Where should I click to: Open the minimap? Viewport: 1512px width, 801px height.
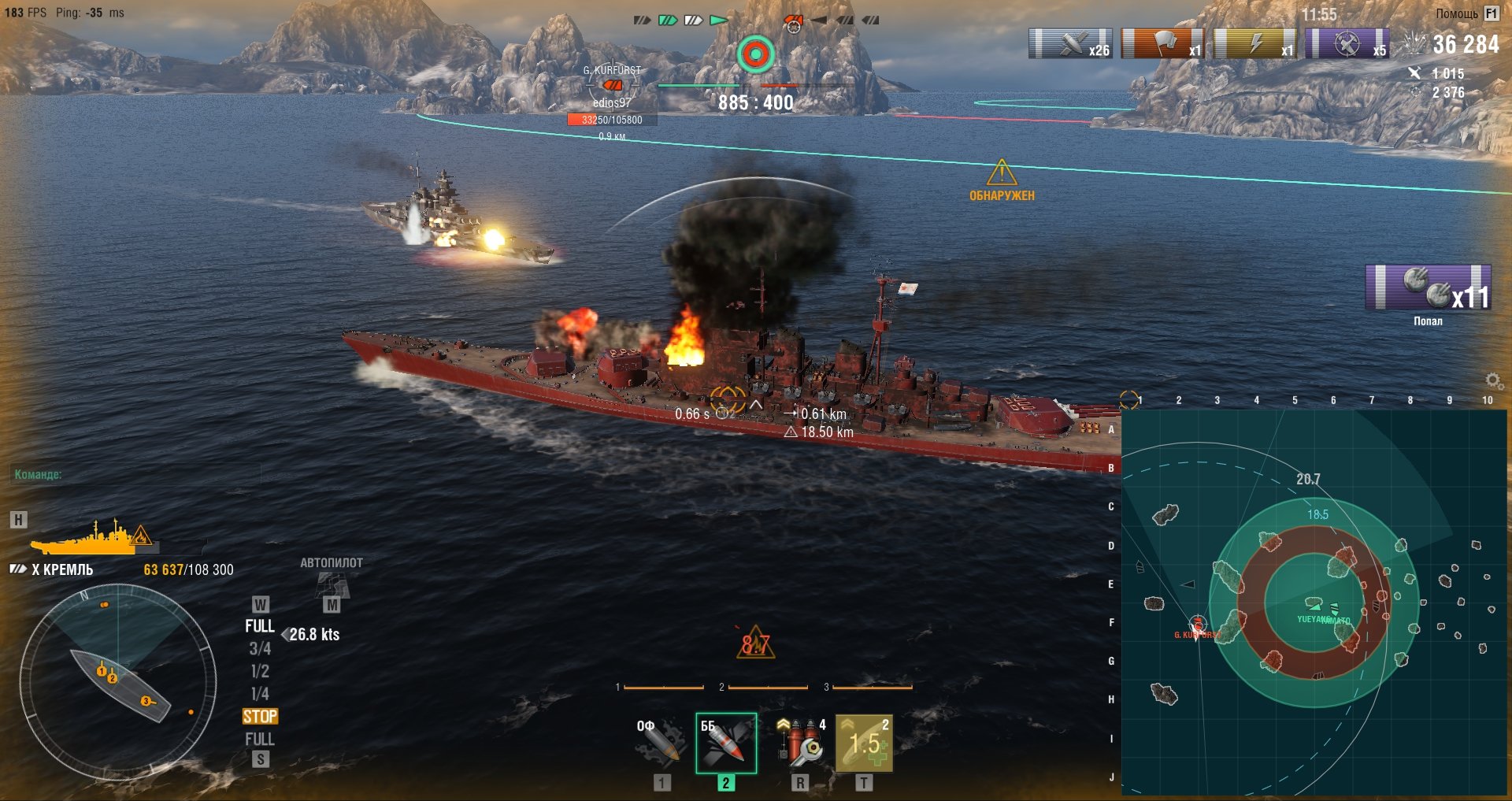(x=1314, y=602)
